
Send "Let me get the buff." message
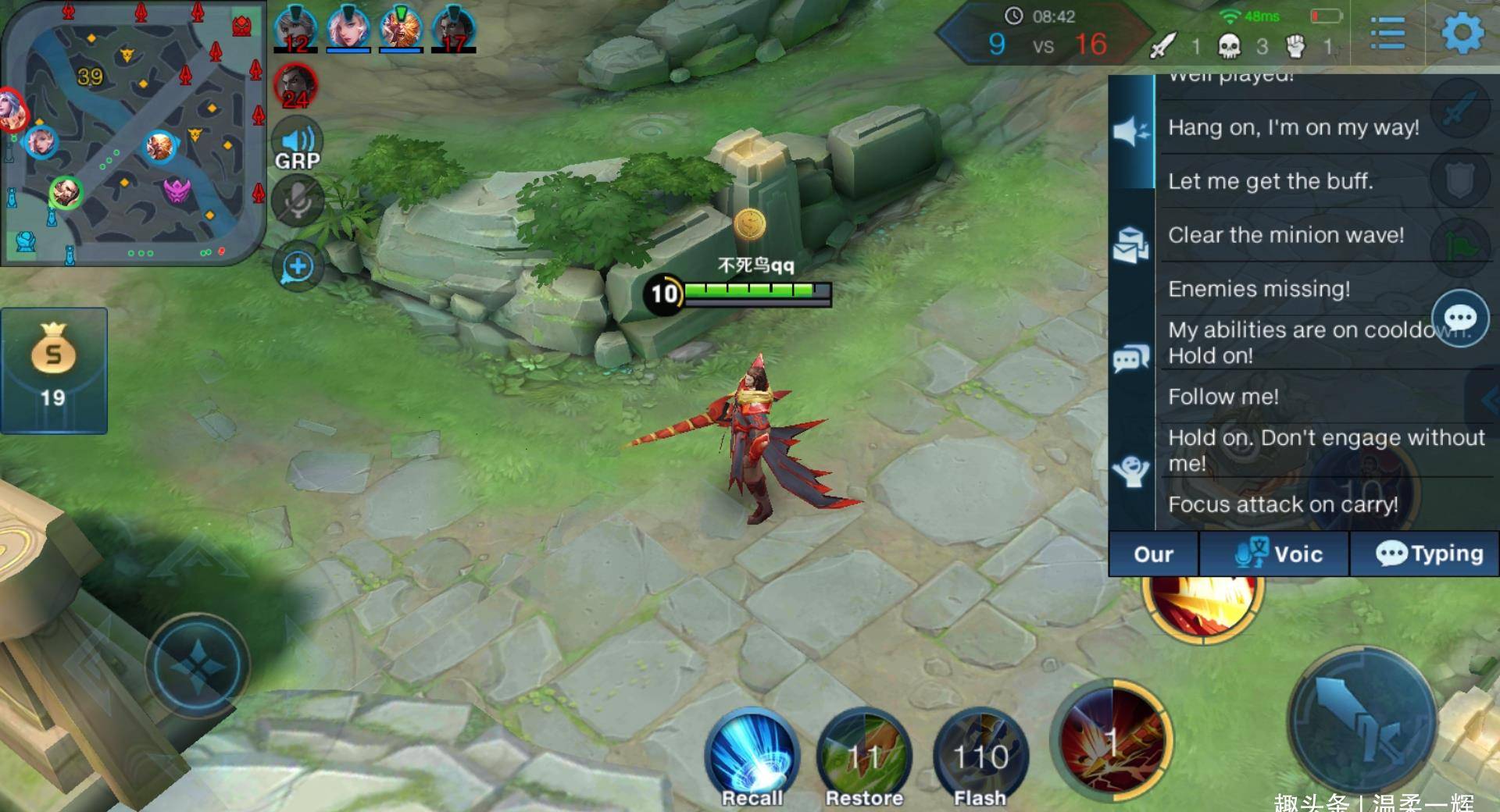tap(1270, 182)
